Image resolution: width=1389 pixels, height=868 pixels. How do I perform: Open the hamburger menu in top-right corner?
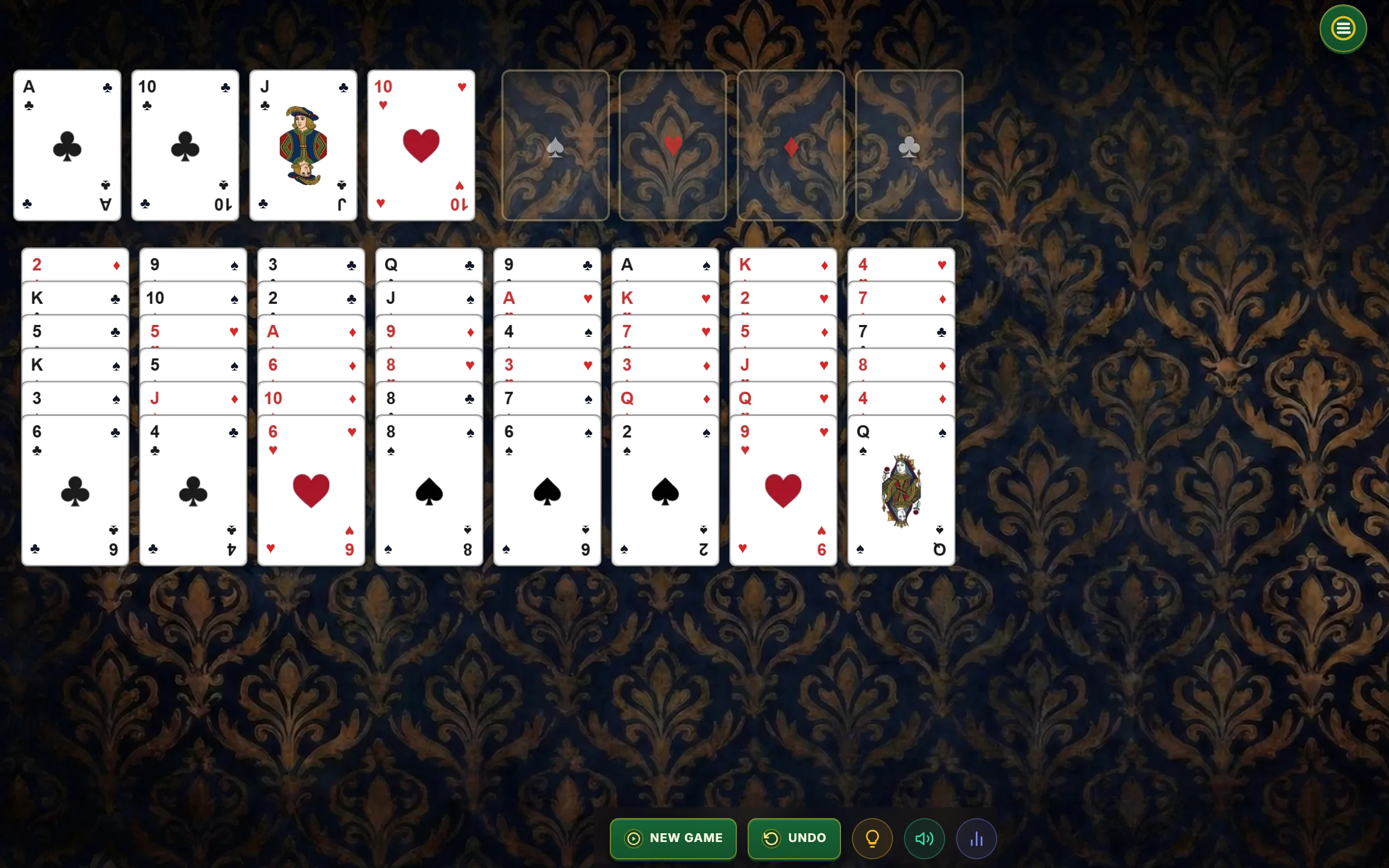(1342, 28)
